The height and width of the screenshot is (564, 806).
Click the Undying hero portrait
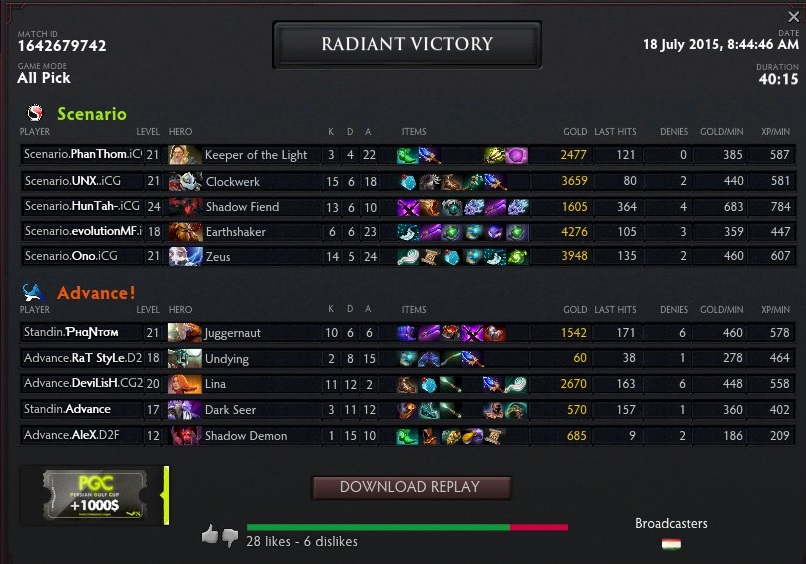(185, 358)
